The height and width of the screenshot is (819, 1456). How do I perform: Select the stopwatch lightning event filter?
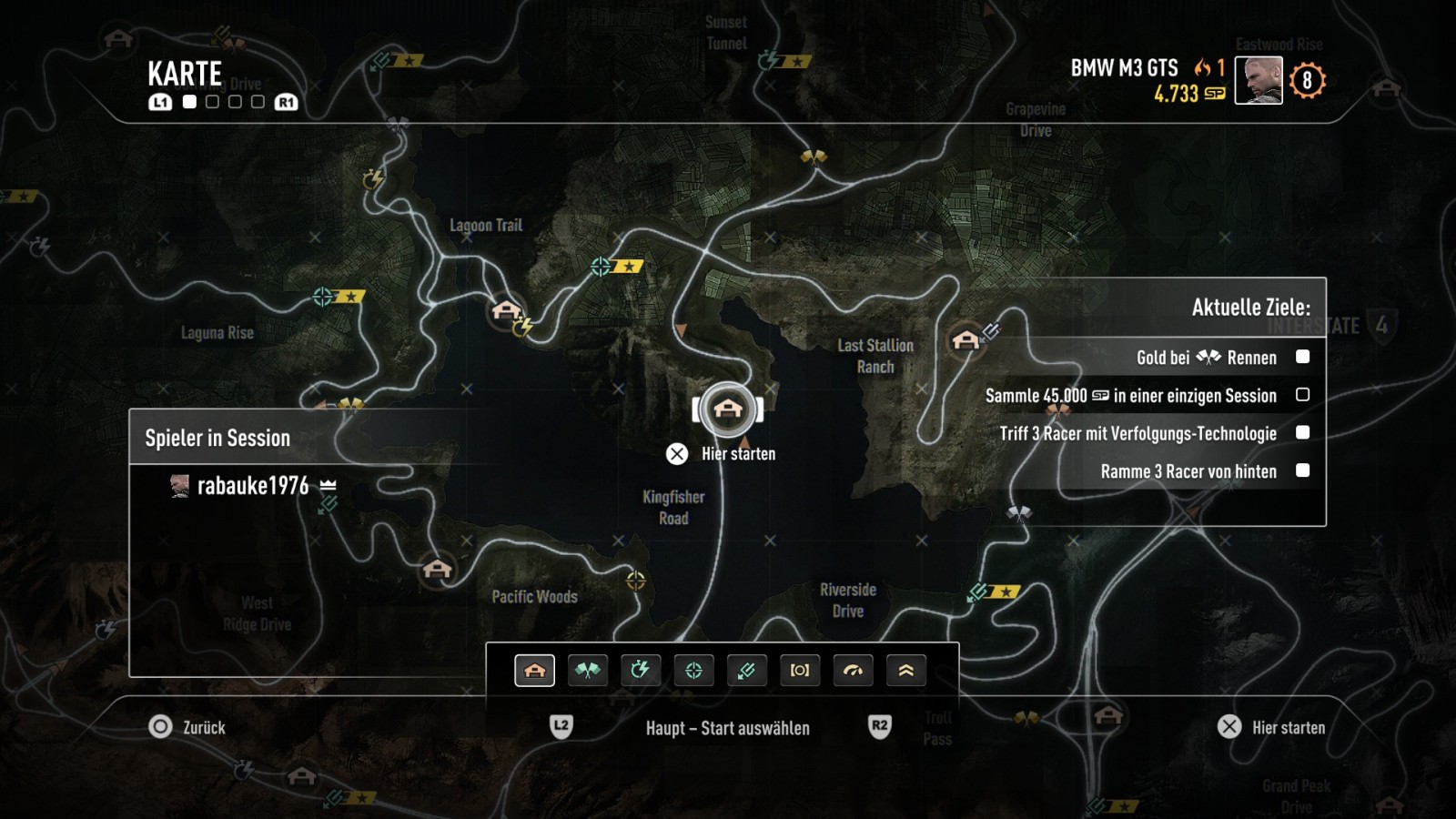pos(641,671)
